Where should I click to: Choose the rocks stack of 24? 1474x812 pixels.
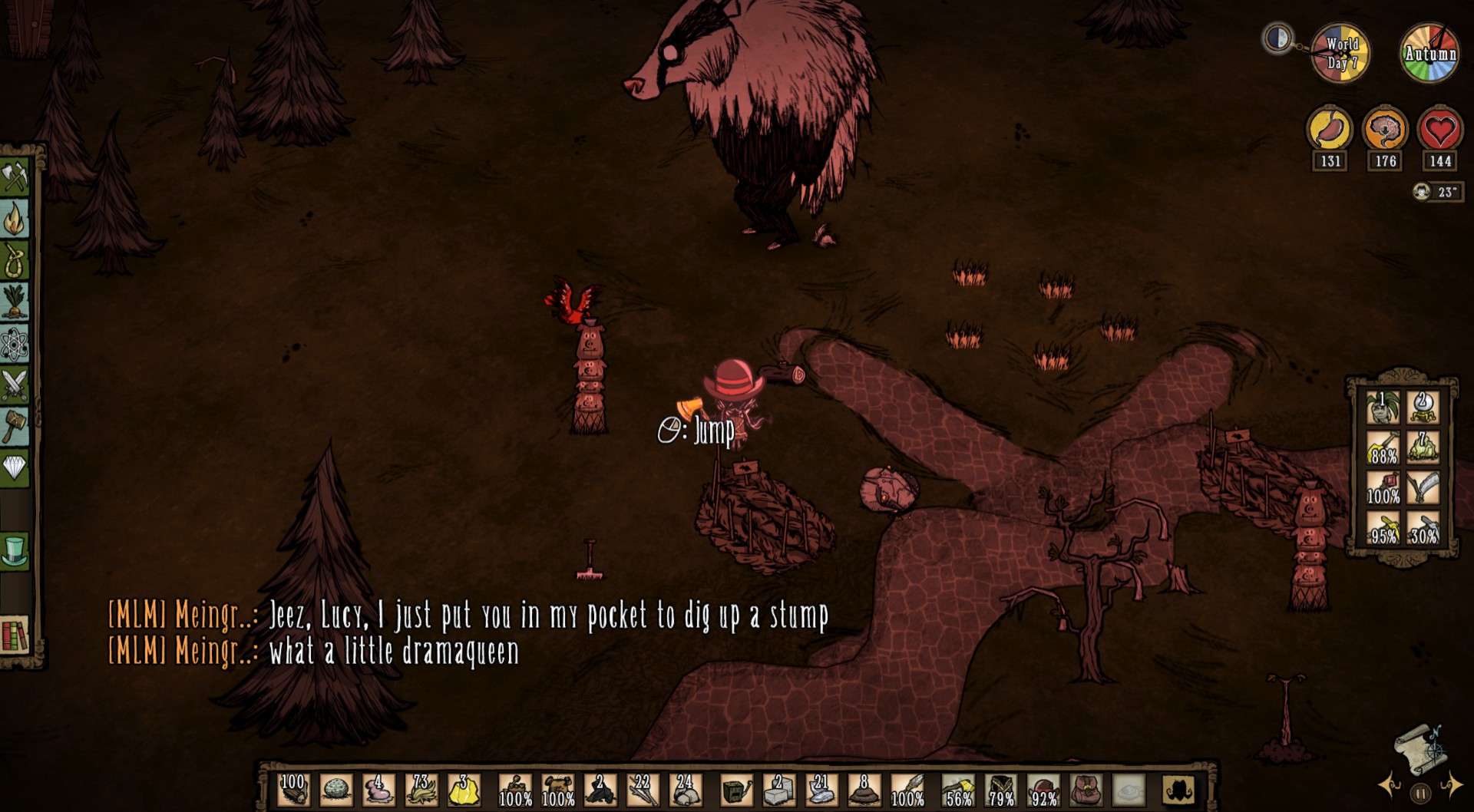point(683,790)
